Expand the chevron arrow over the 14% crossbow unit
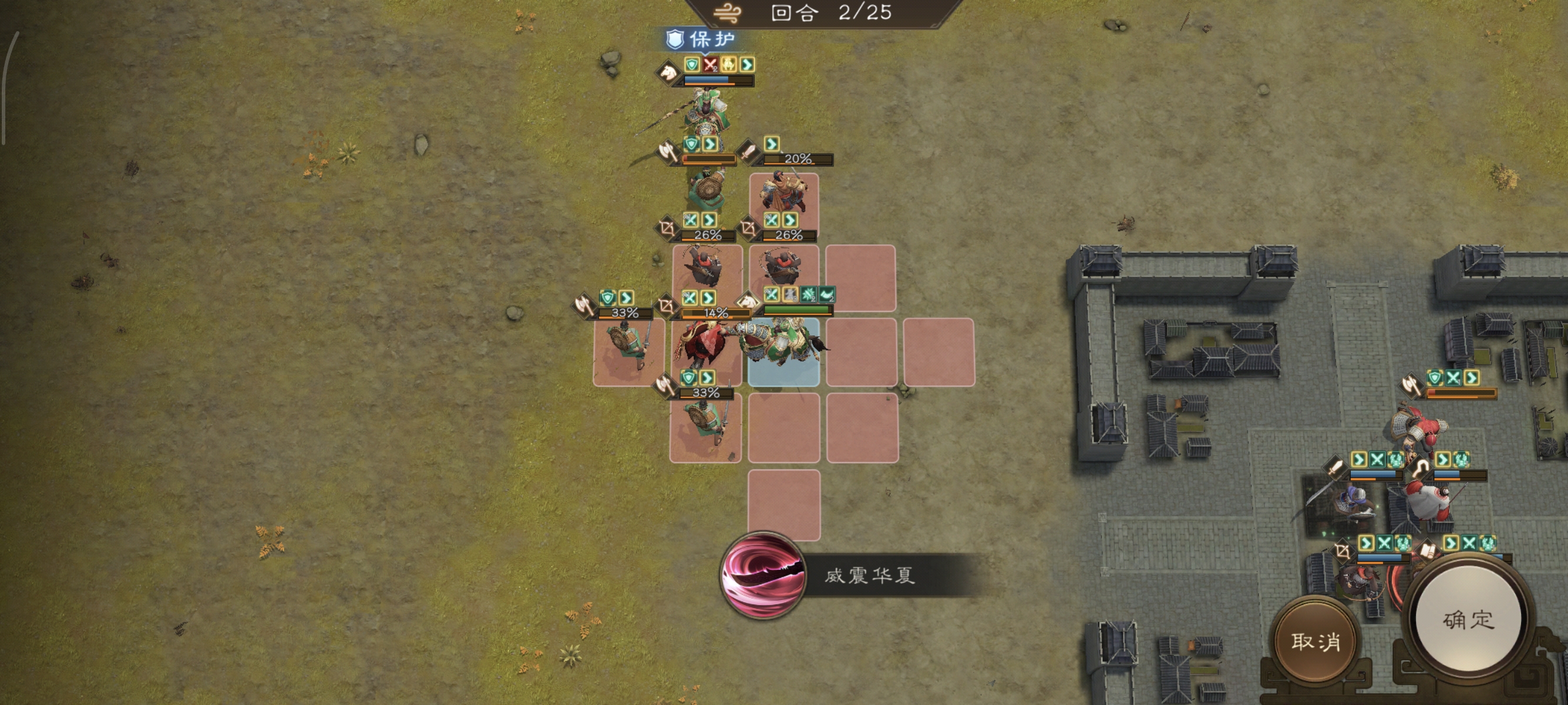 pyautogui.click(x=707, y=297)
